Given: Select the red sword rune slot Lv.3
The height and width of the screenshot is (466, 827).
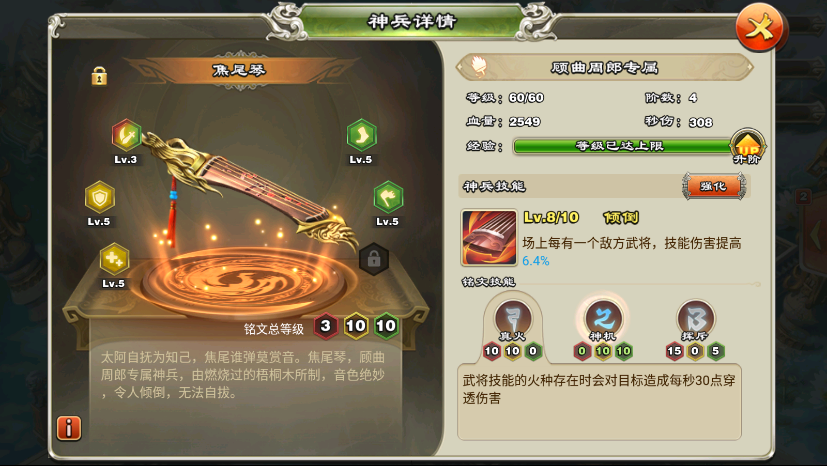Looking at the screenshot, I should (126, 134).
